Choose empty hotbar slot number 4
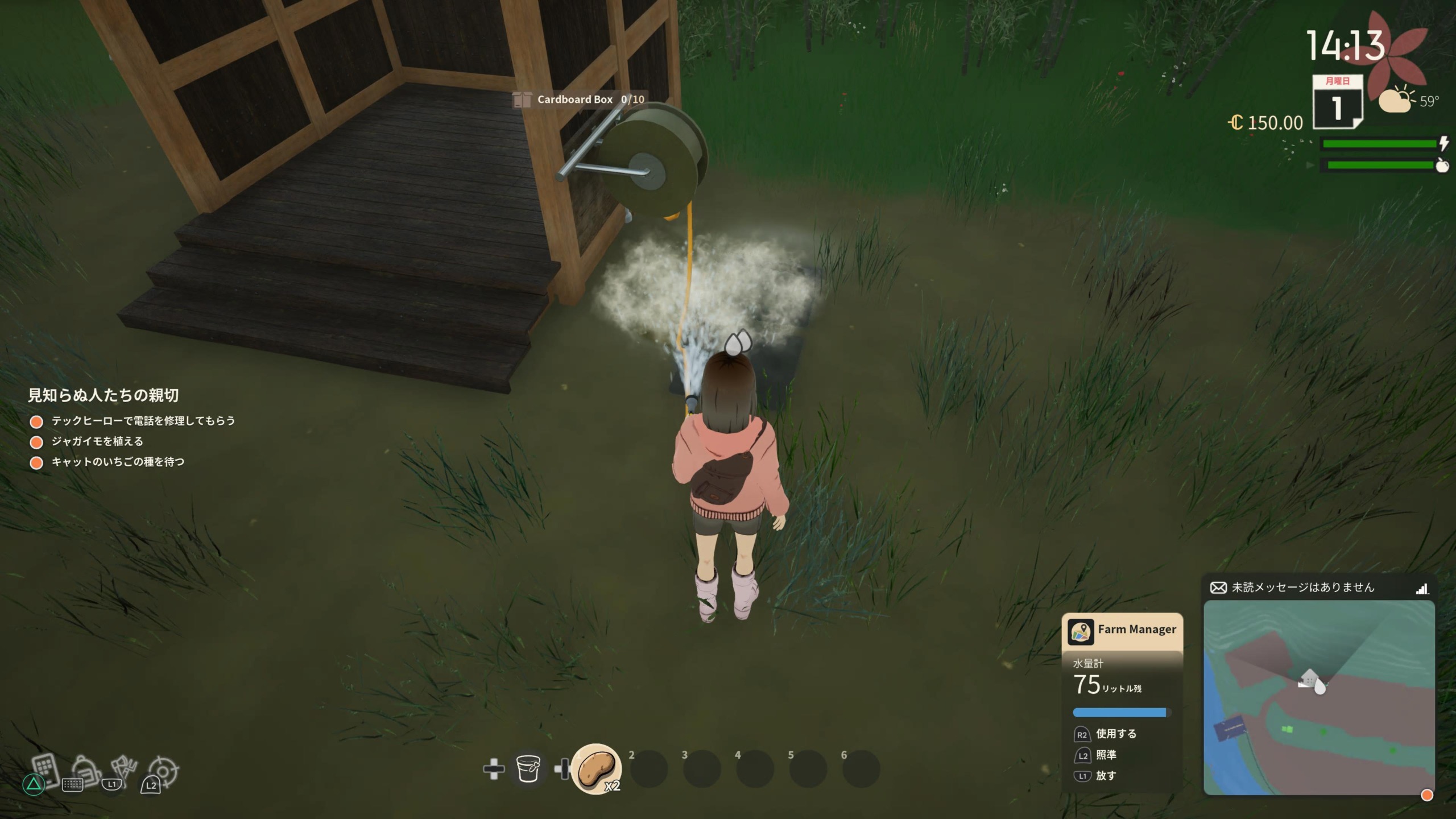The height and width of the screenshot is (819, 1456). click(x=755, y=770)
